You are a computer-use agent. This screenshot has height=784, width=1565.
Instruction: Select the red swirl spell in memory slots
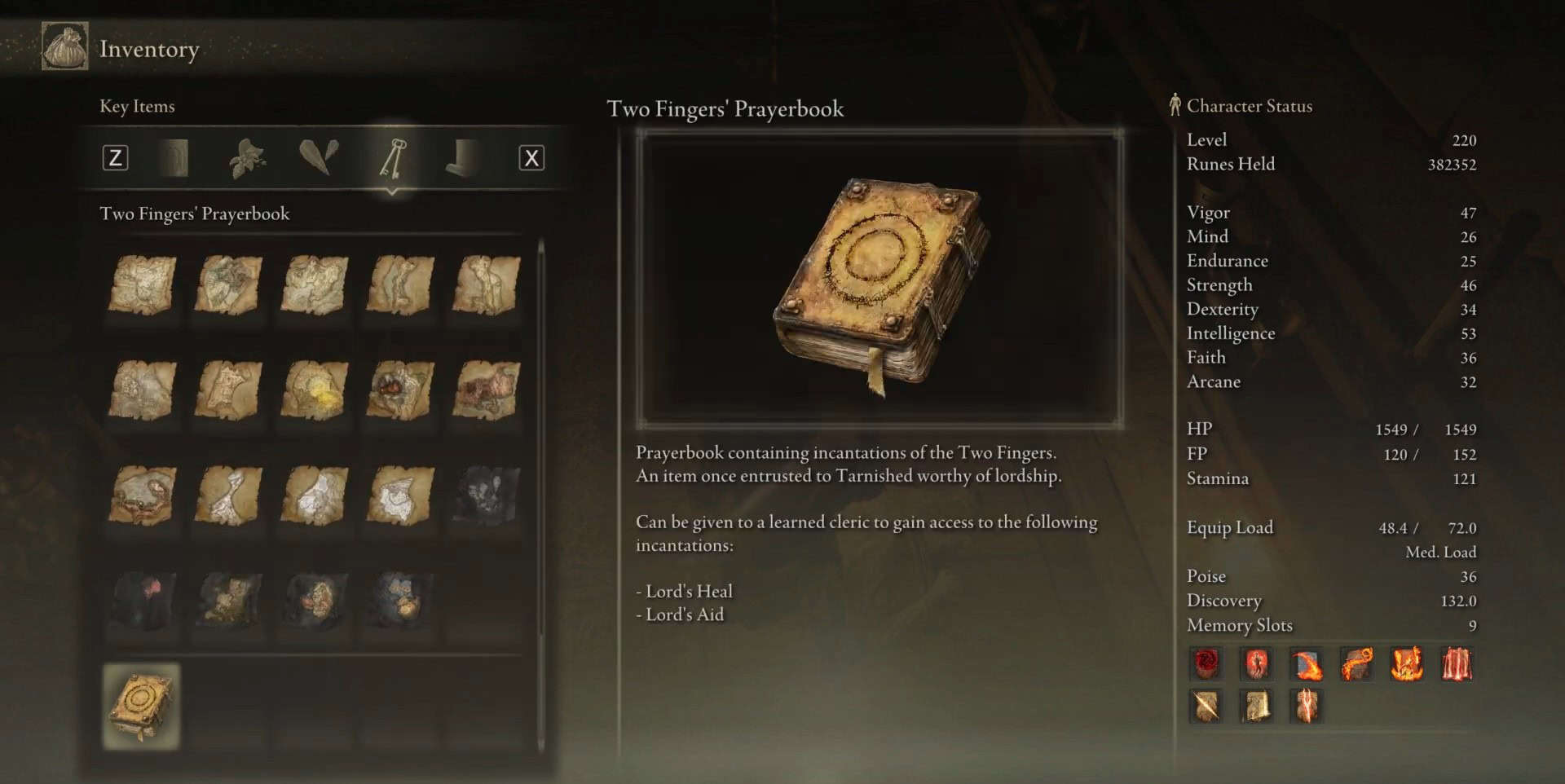[x=1206, y=663]
